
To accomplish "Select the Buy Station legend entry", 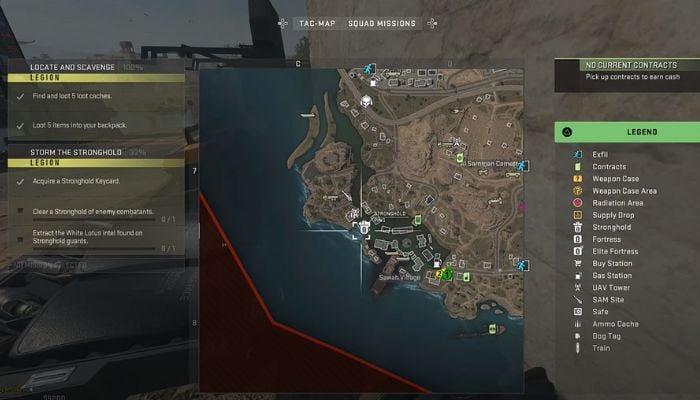I will pyautogui.click(x=614, y=263).
